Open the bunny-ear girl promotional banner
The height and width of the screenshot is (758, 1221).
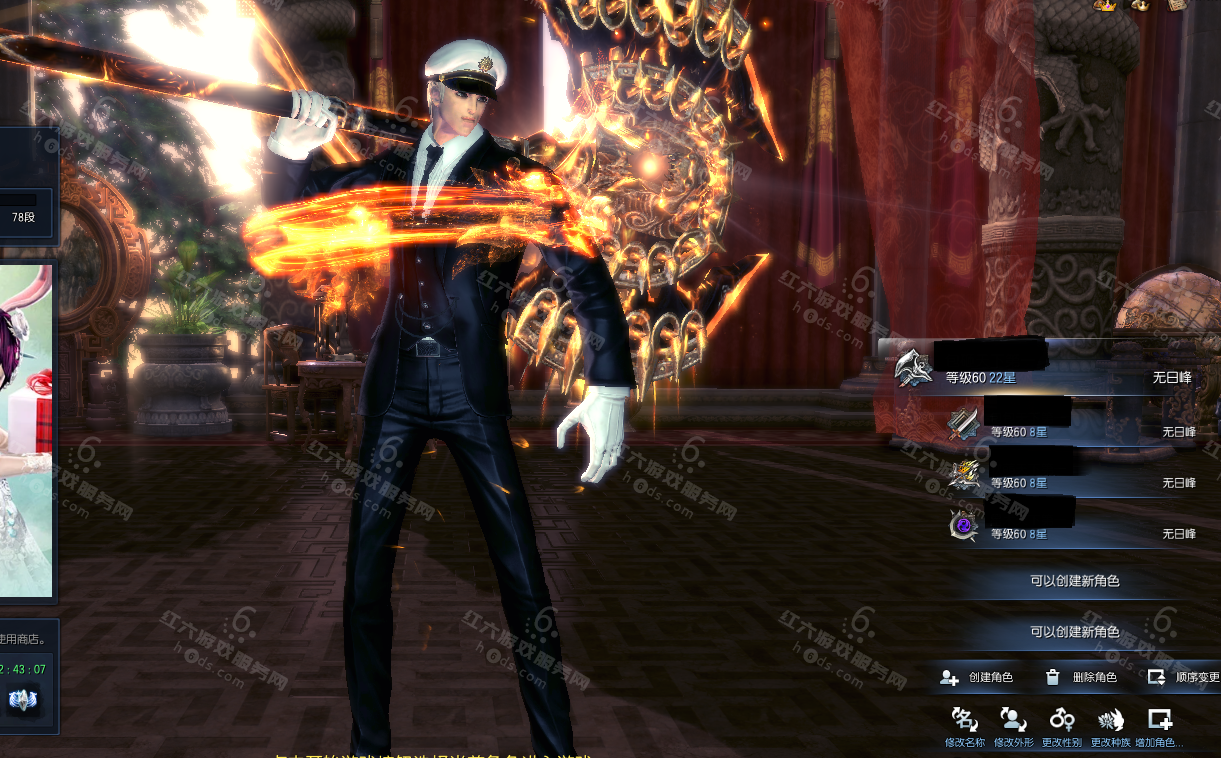pyautogui.click(x=26, y=430)
